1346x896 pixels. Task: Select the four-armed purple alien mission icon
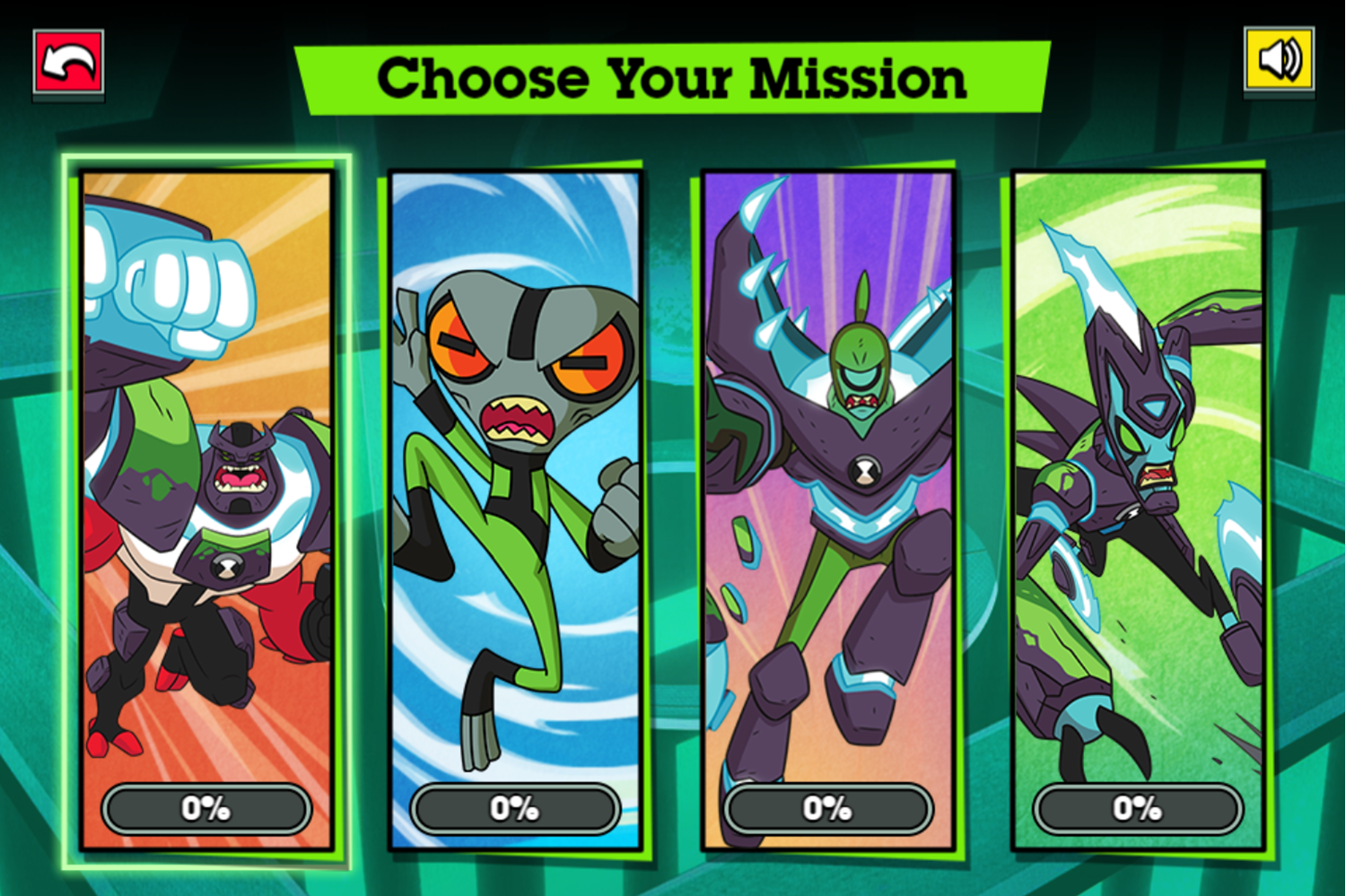[205, 493]
